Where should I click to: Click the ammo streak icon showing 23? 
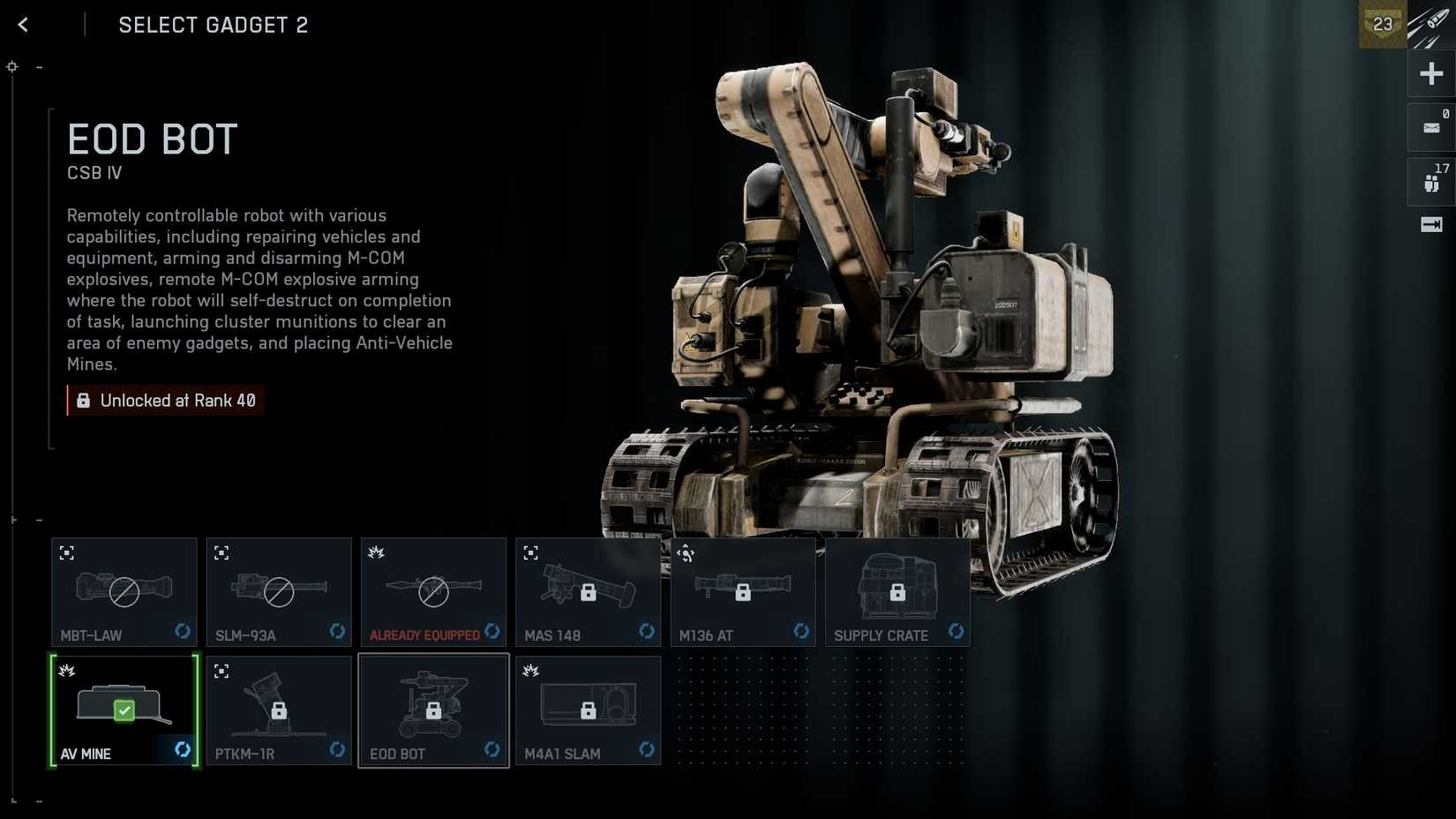coord(1382,25)
